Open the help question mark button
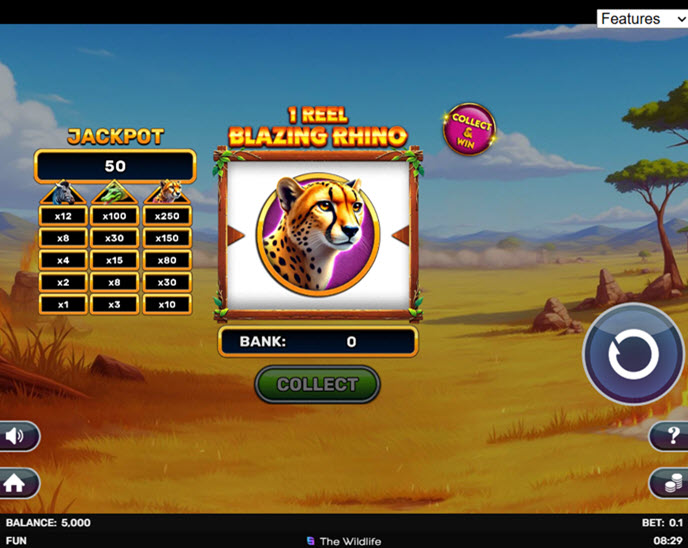The image size is (688, 548). (x=672, y=436)
